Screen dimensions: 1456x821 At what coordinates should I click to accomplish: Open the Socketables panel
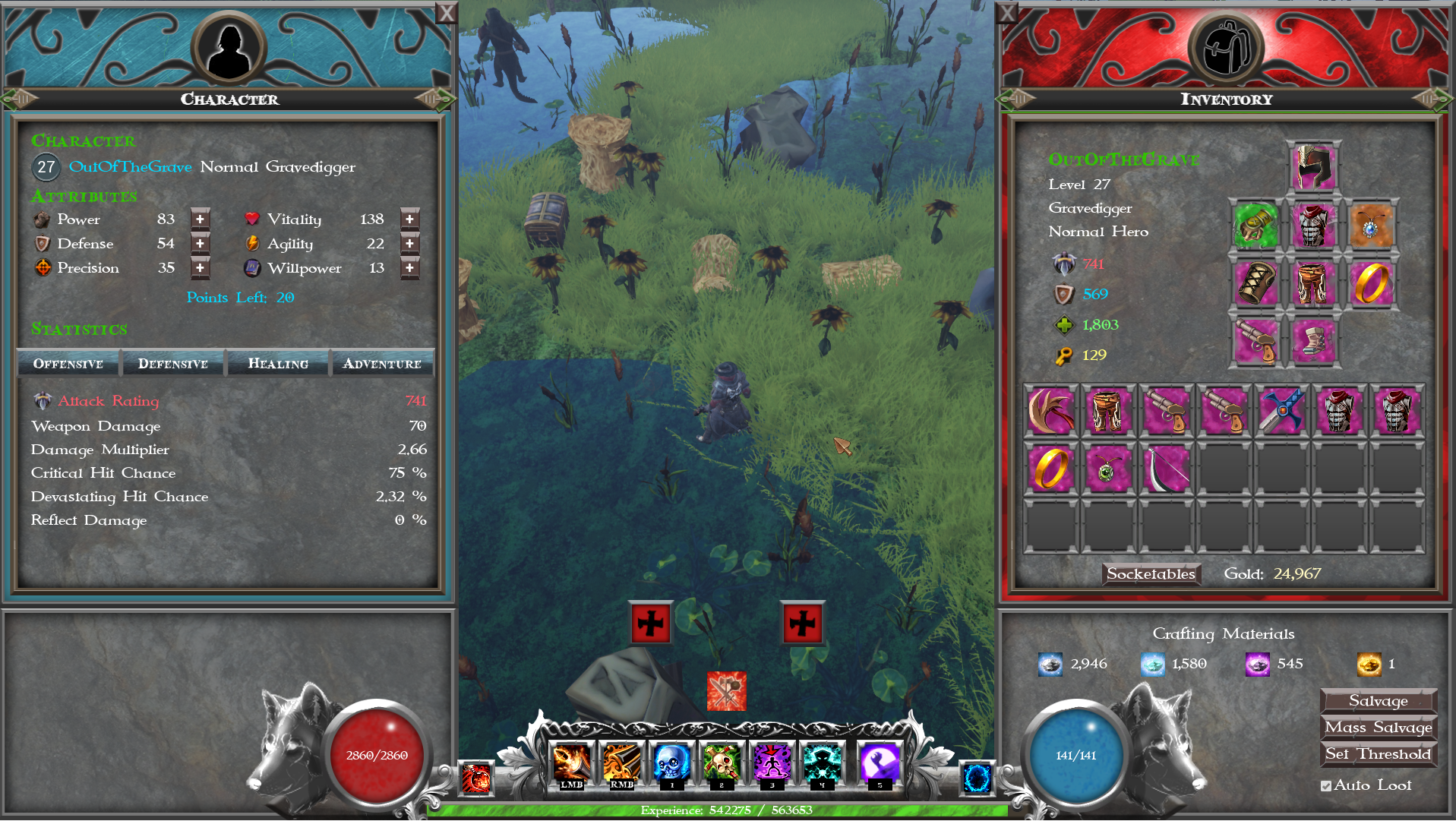(x=1151, y=575)
